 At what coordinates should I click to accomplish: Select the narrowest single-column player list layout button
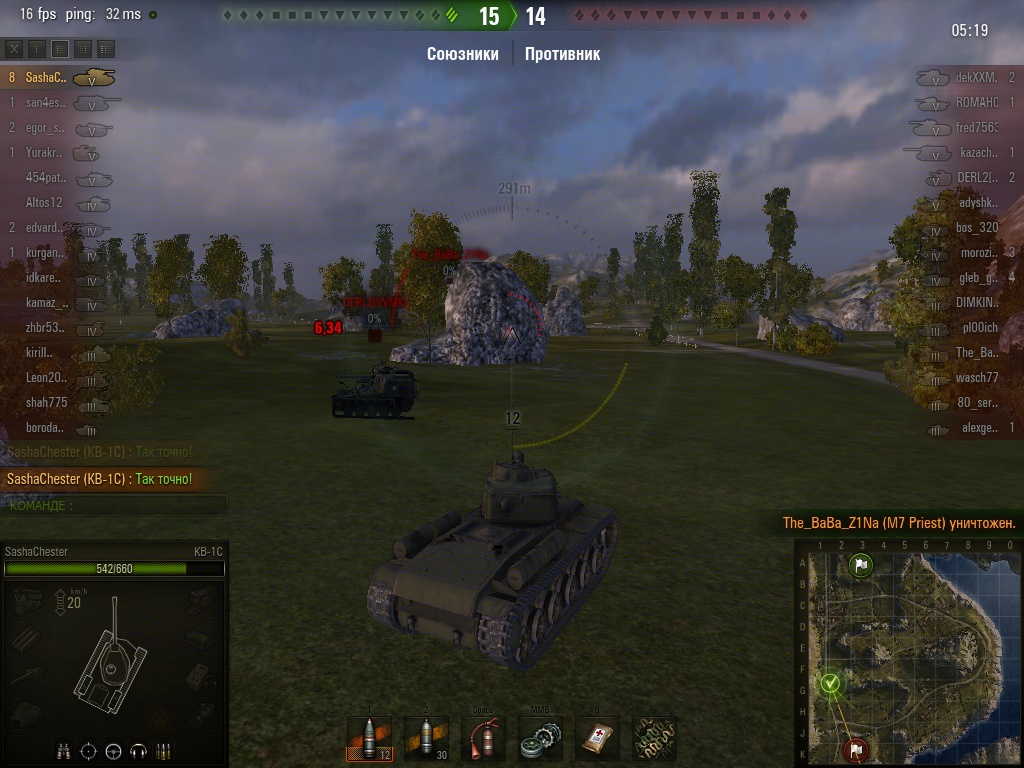[37, 48]
